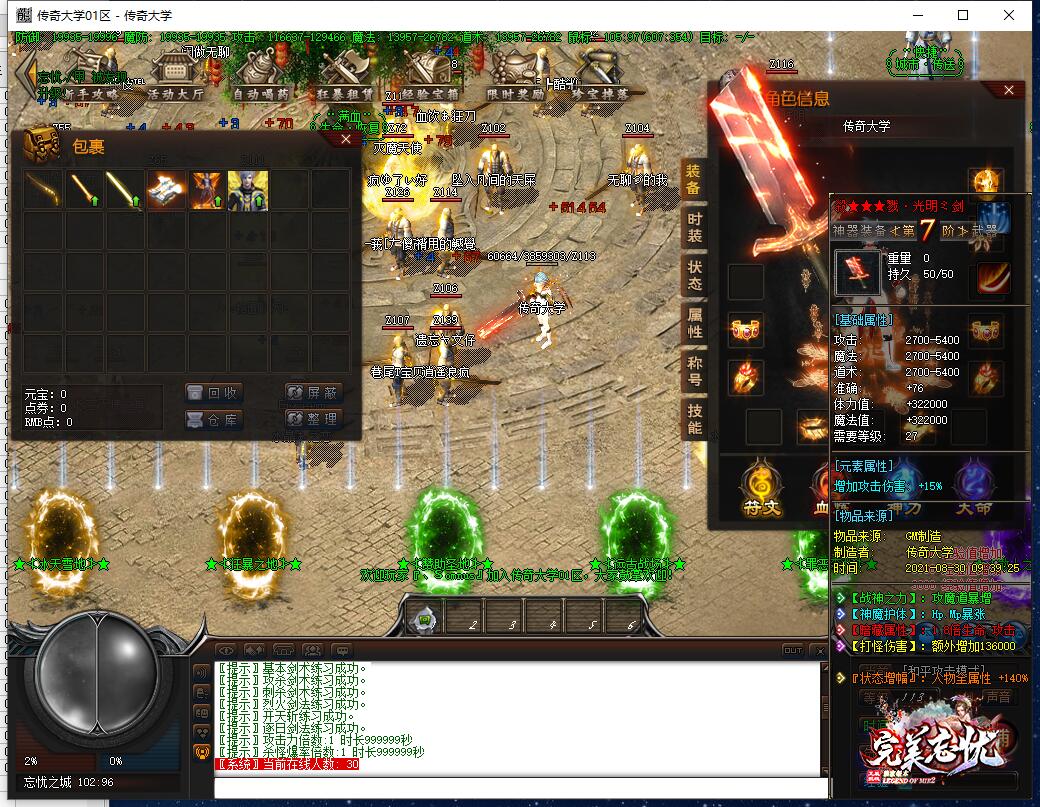
Task: Click the 符文 rune button
Action: [x=761, y=486]
